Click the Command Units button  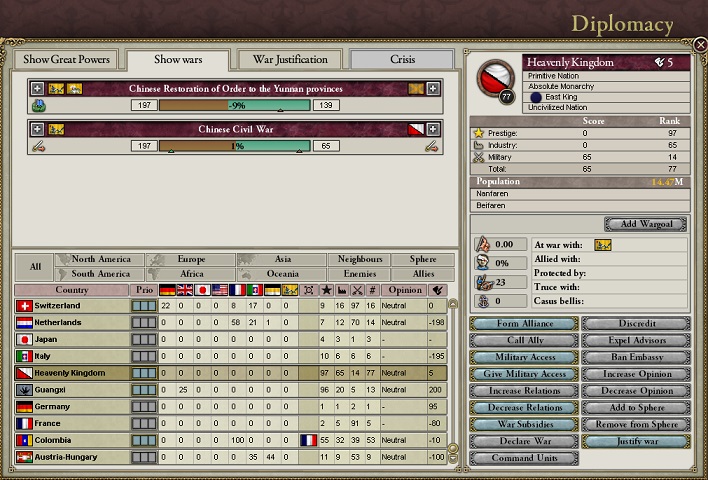(x=524, y=458)
